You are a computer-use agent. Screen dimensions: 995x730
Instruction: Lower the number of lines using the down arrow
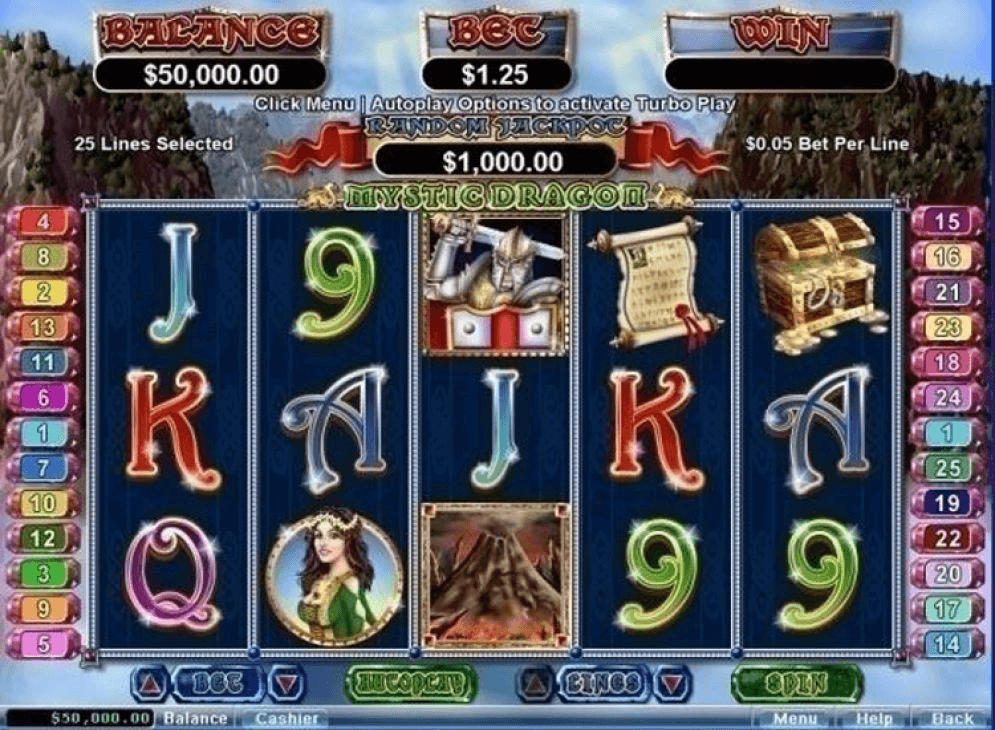click(x=671, y=683)
